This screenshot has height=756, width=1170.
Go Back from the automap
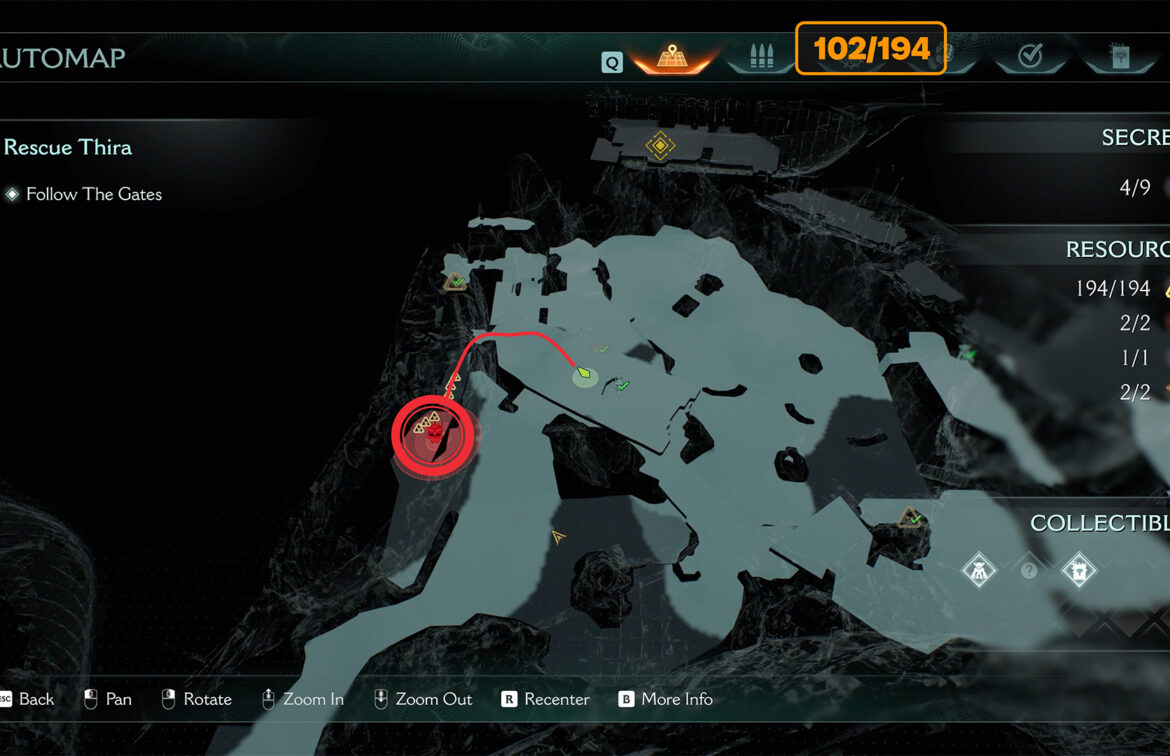point(27,699)
